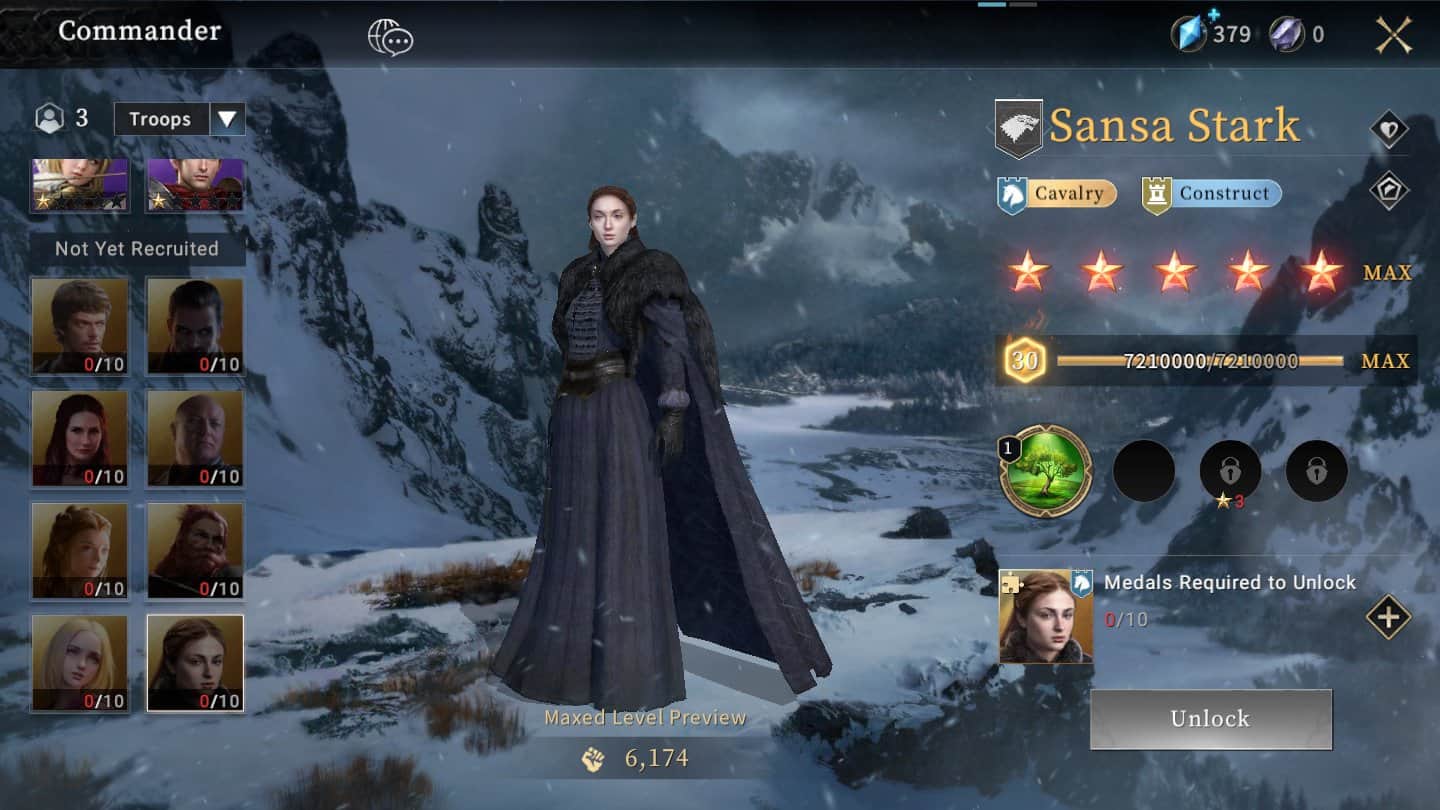Image resolution: width=1440 pixels, height=810 pixels.
Task: Select the Sansa Stark portrait in the list
Action: [x=195, y=663]
